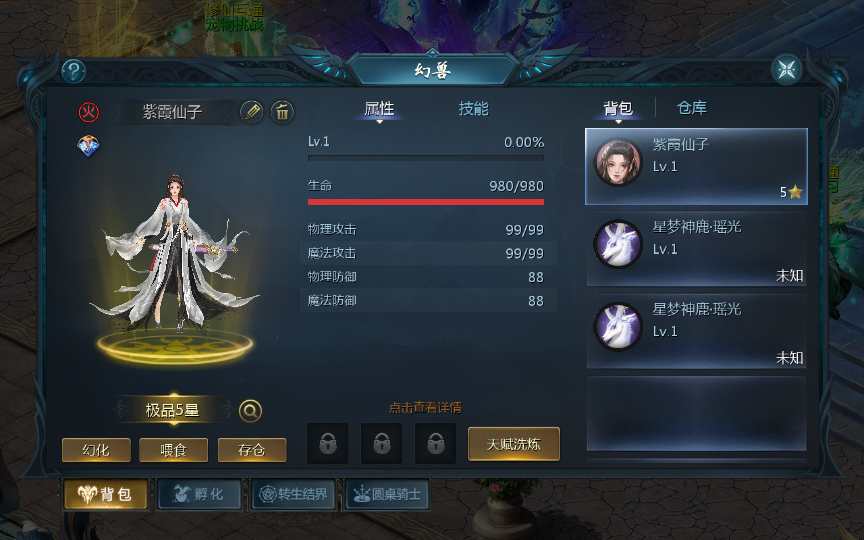Rename pet with the pencil icon
The height and width of the screenshot is (540, 864).
coord(252,111)
